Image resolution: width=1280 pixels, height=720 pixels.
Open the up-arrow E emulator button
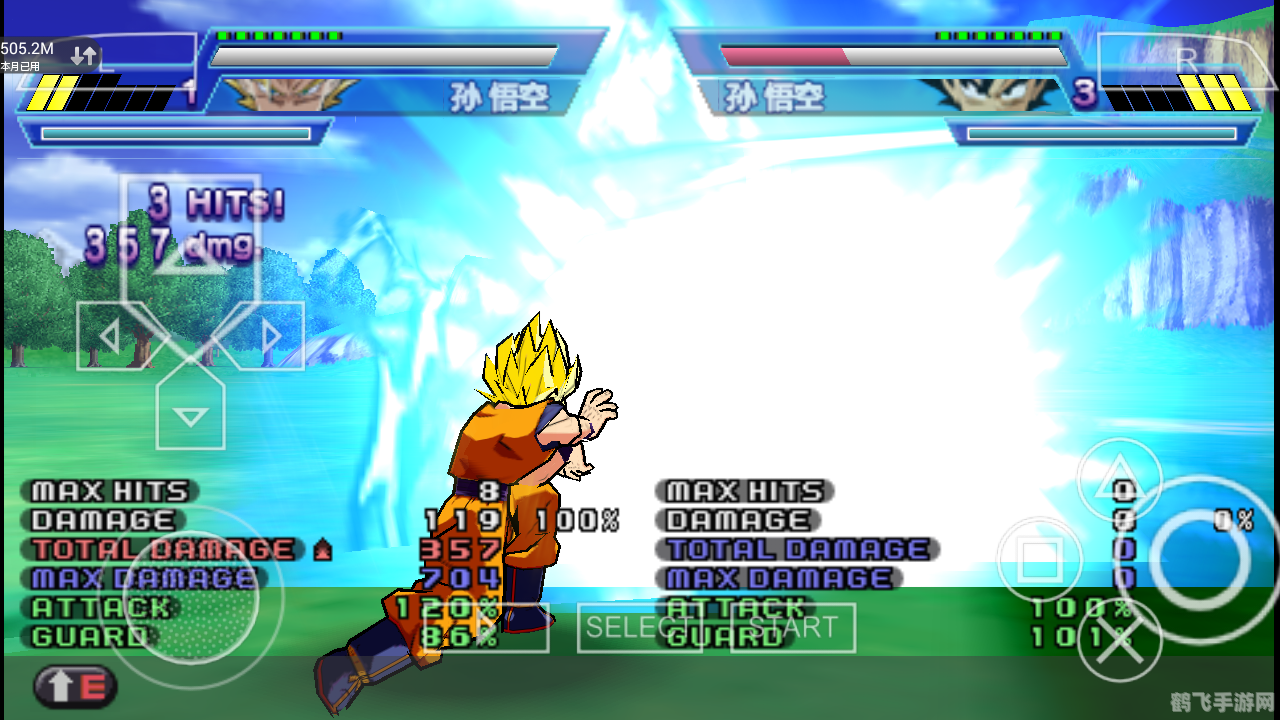click(x=76, y=687)
